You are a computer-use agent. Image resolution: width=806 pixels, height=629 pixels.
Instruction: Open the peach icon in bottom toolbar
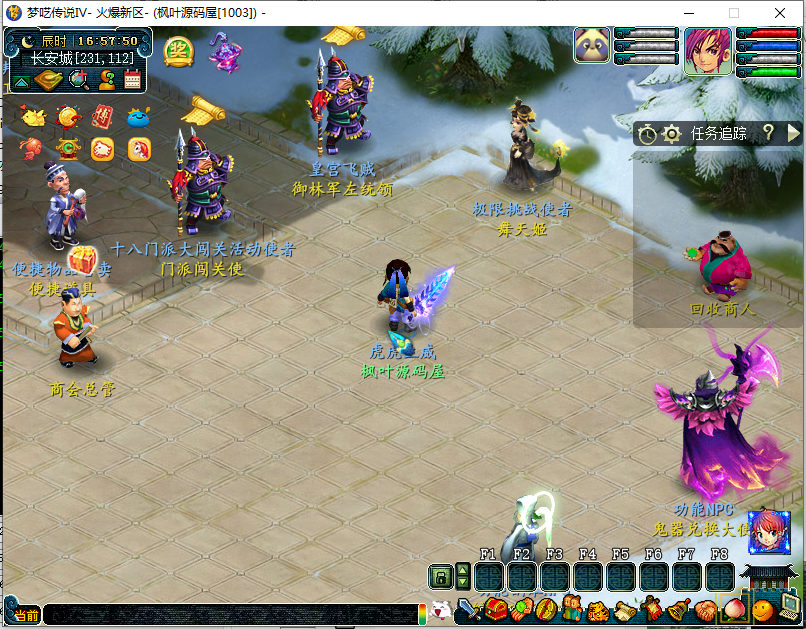(735, 609)
